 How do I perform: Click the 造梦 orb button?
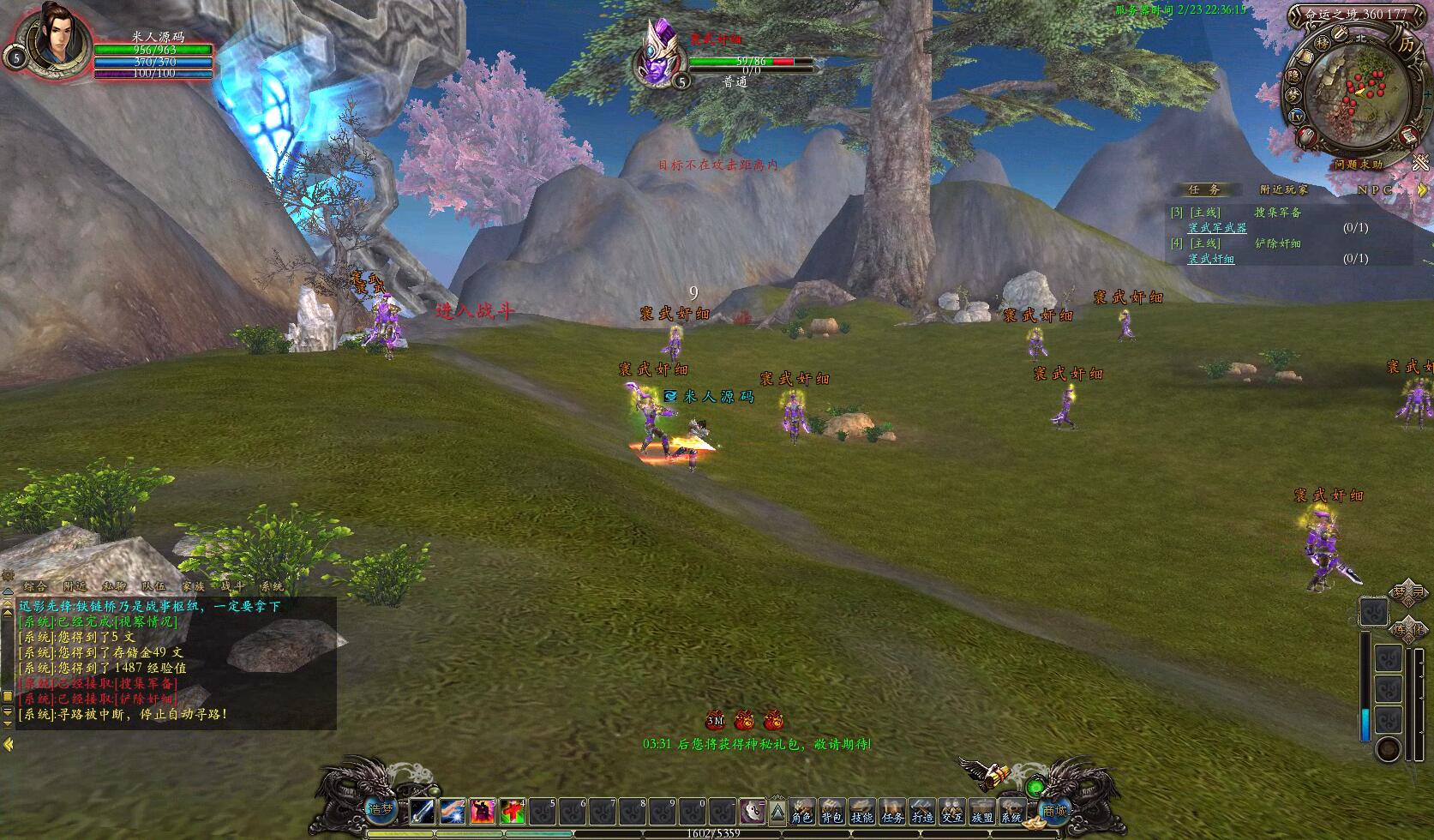point(380,808)
